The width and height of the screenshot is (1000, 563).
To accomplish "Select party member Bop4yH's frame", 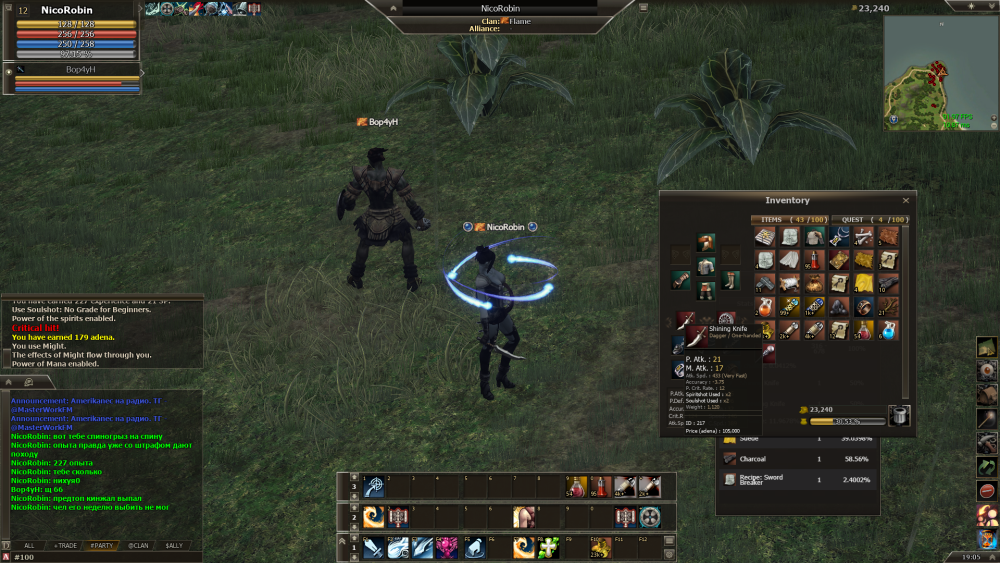I will click(75, 79).
